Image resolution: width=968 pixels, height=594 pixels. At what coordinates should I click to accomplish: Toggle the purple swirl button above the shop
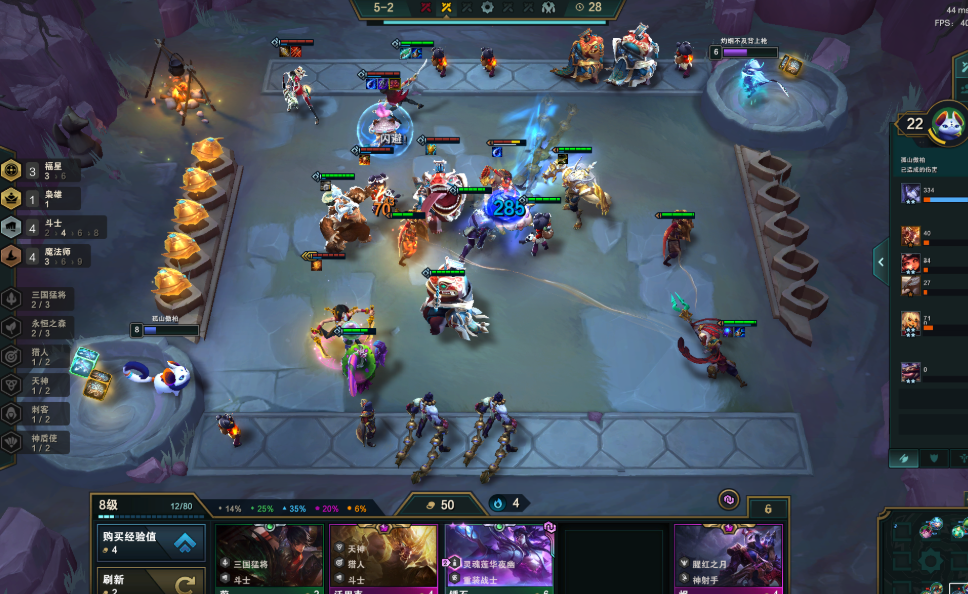tap(729, 499)
